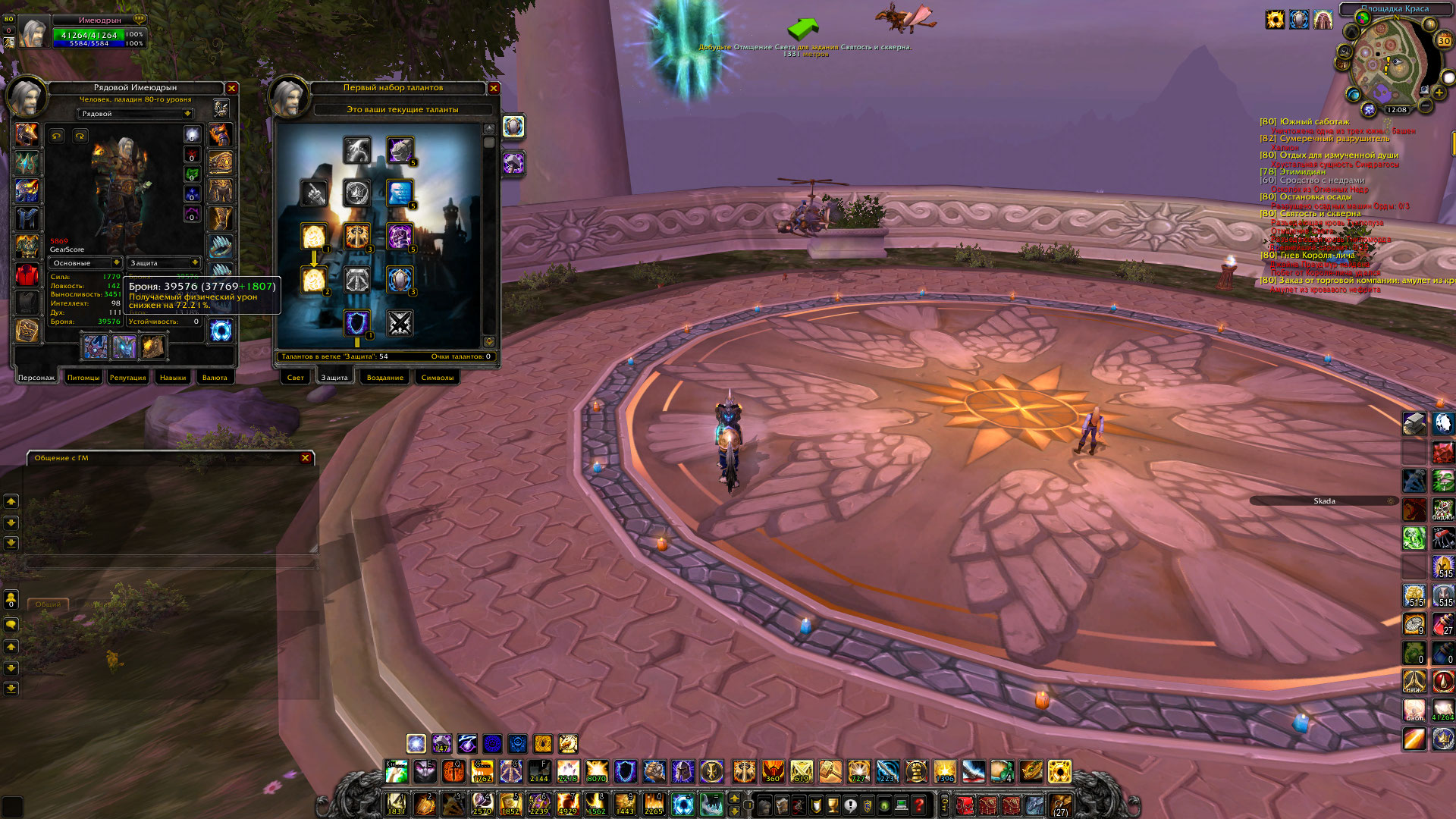The image size is (1456, 819).
Task: Show the Символы glyph tab
Action: coord(438,378)
